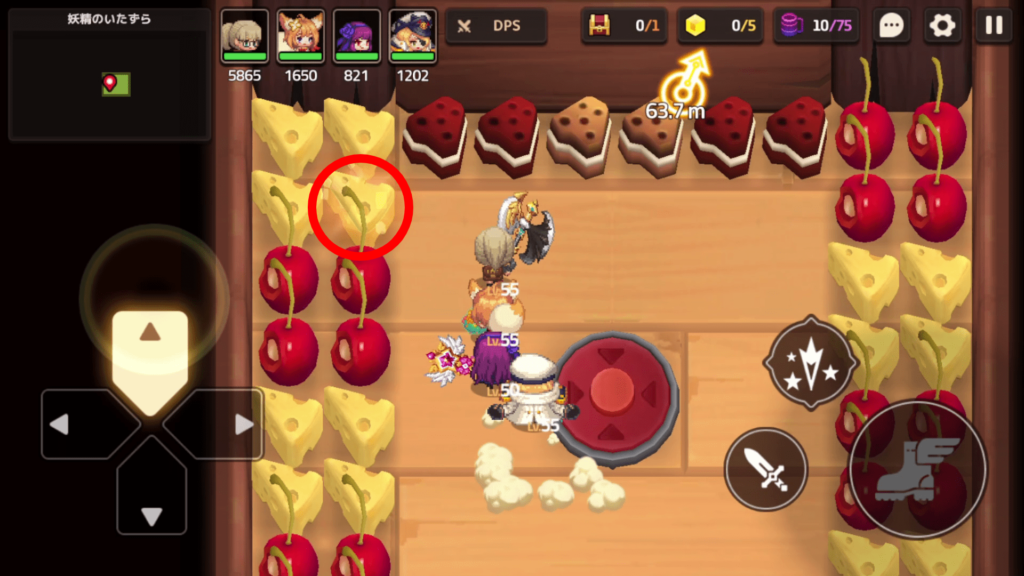Image resolution: width=1024 pixels, height=576 pixels.
Task: Open the settings gear menu
Action: 942,26
